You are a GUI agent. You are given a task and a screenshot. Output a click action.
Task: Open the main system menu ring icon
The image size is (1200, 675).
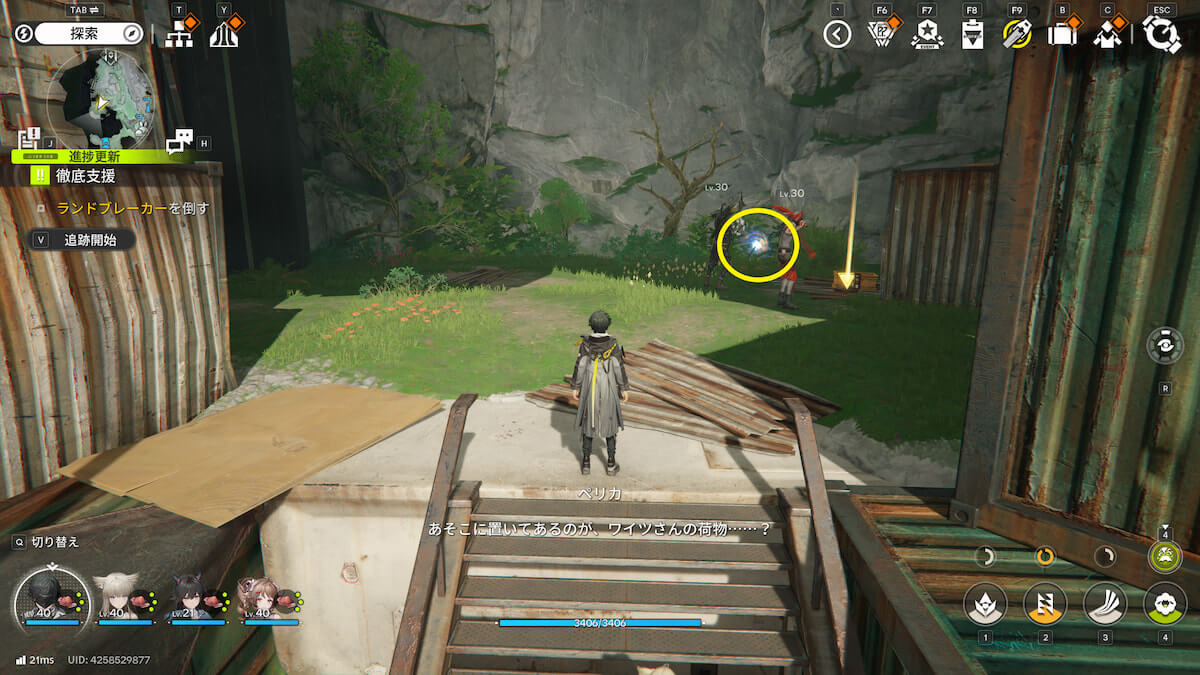pos(1161,35)
